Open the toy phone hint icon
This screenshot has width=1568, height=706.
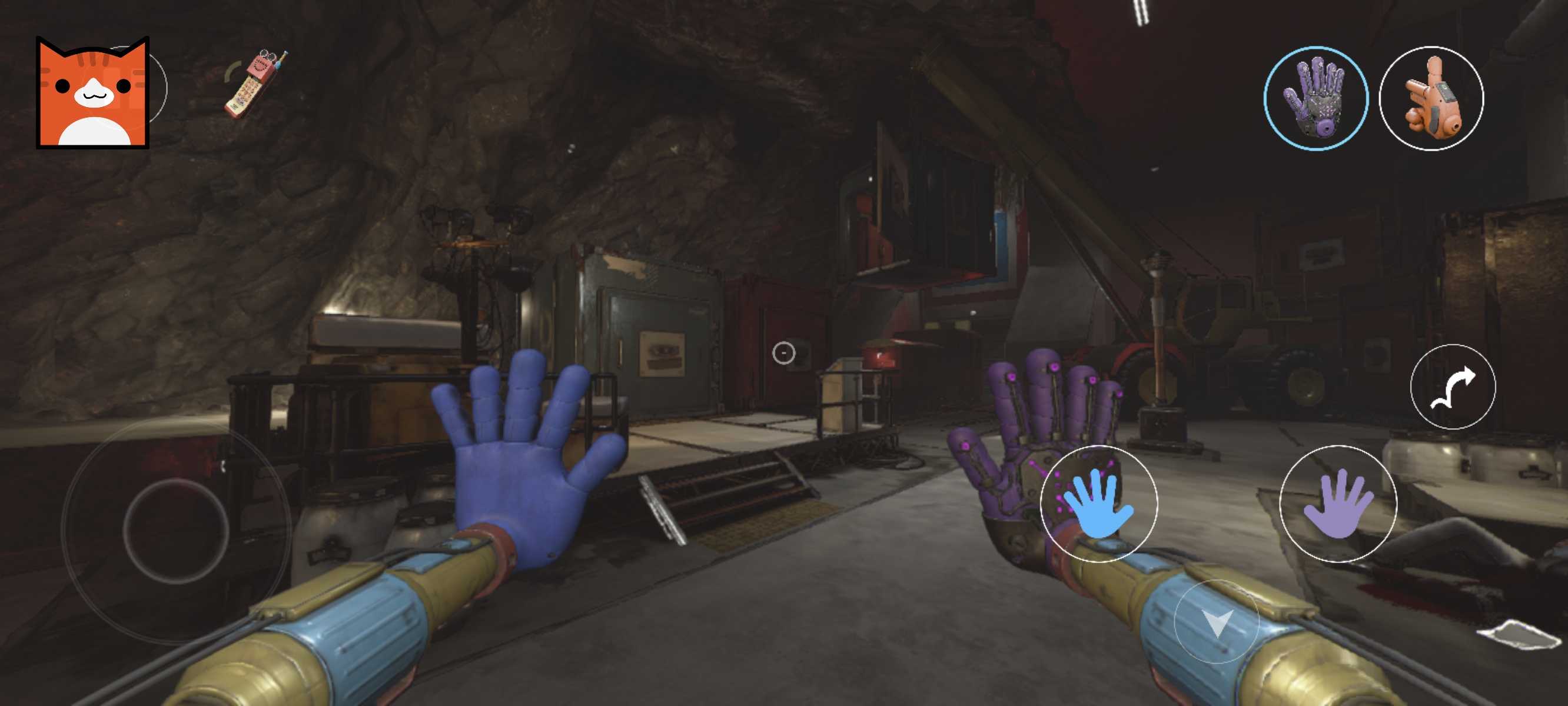(255, 85)
